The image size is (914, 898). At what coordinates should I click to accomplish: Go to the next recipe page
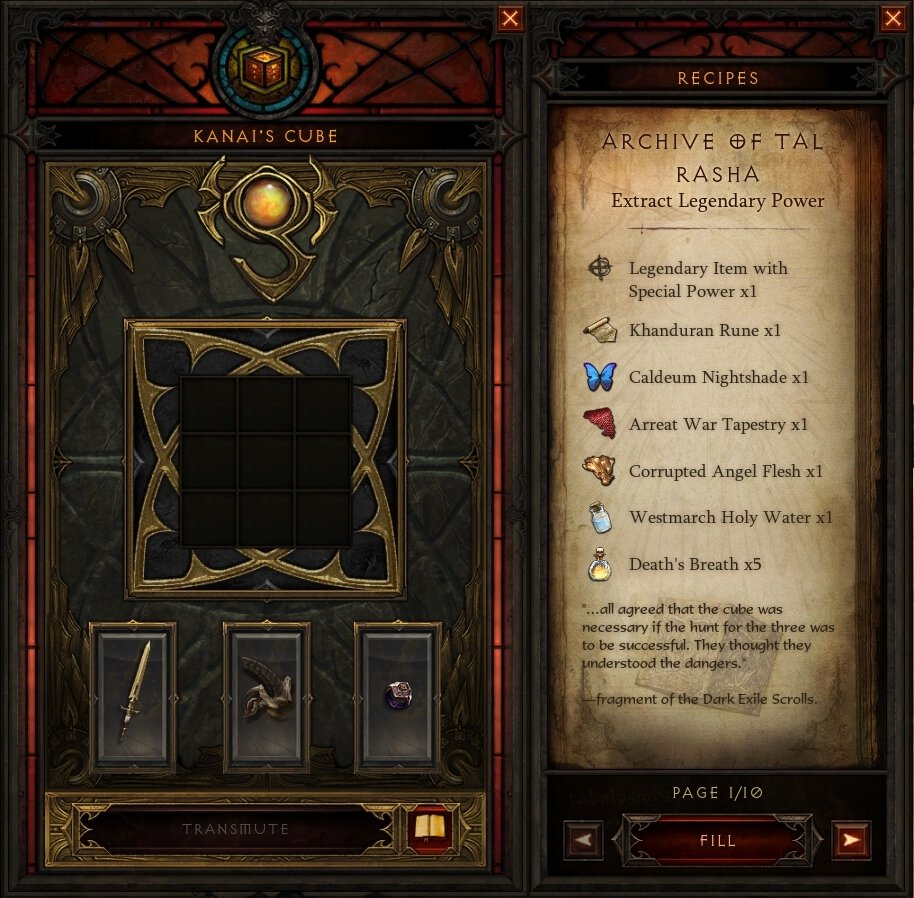[x=851, y=840]
